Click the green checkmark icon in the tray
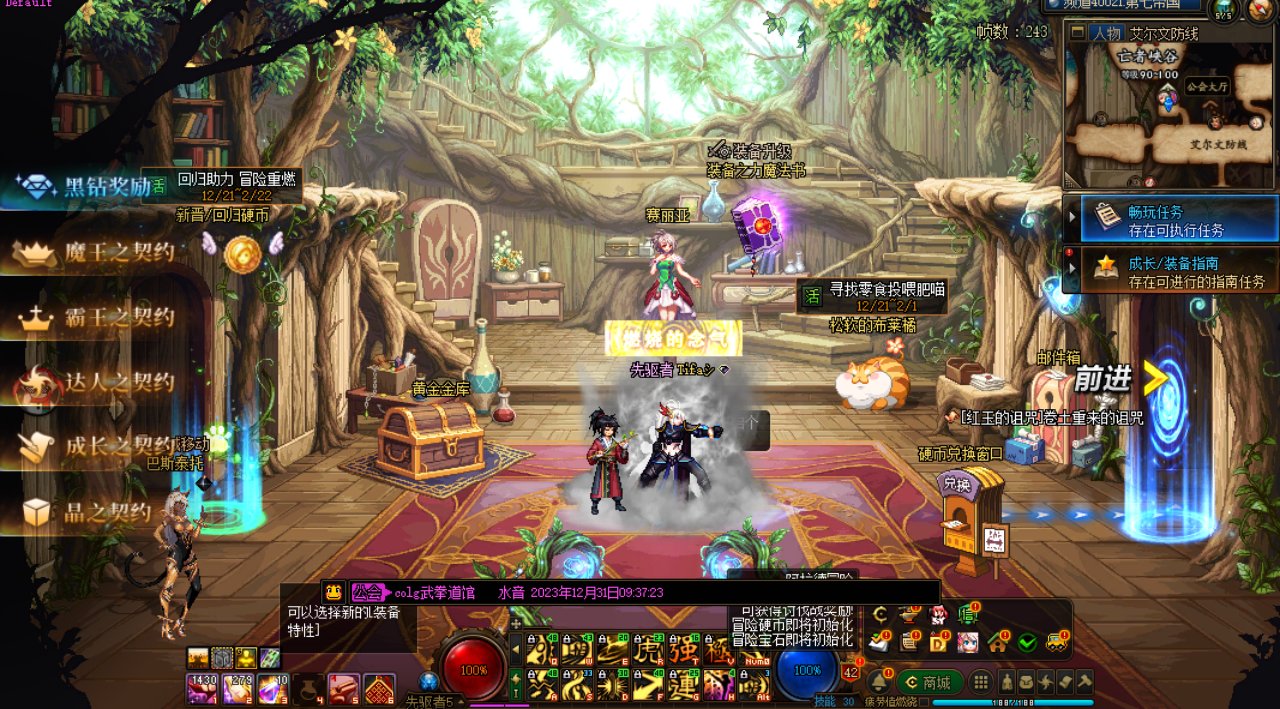This screenshot has height=709, width=1280. (x=1027, y=642)
